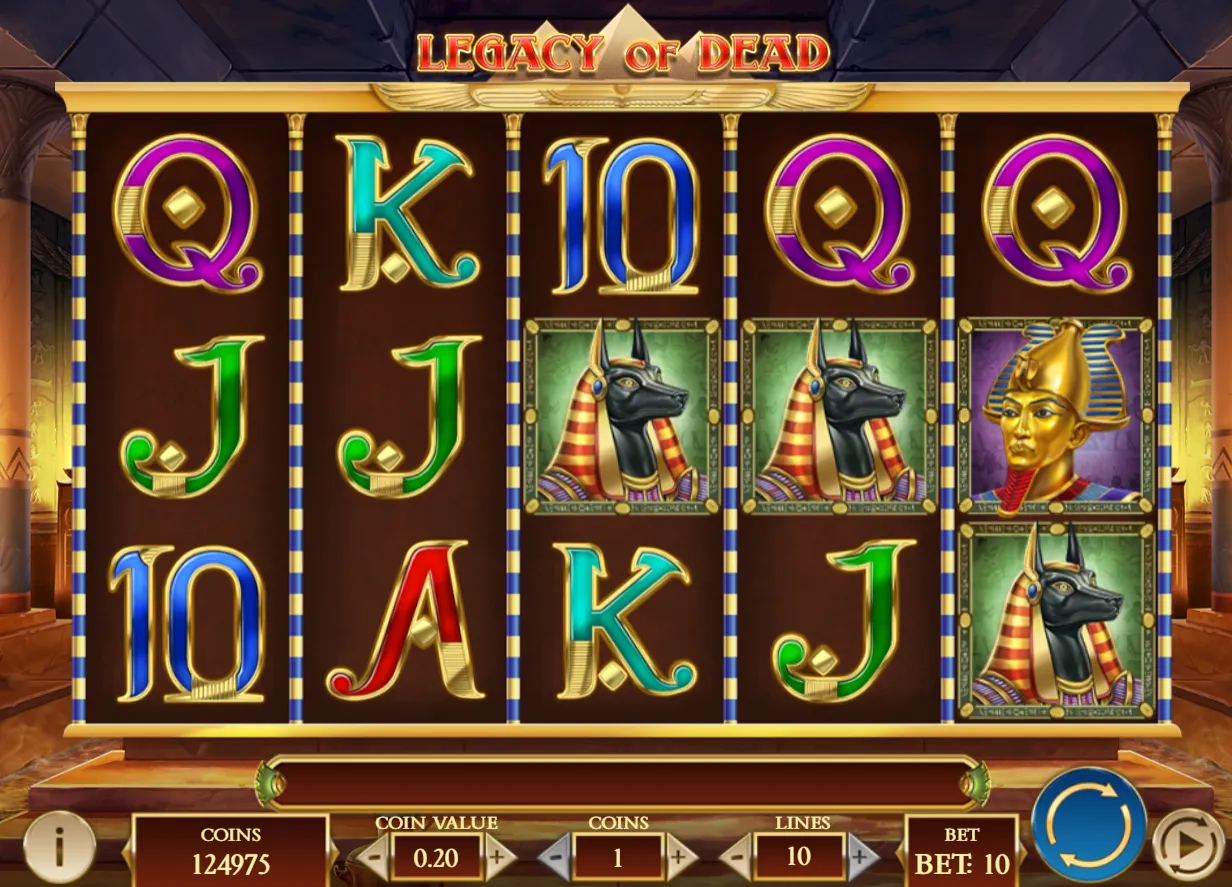Image resolution: width=1232 pixels, height=887 pixels.
Task: Spin the reels with the blue button
Action: pos(1089,825)
